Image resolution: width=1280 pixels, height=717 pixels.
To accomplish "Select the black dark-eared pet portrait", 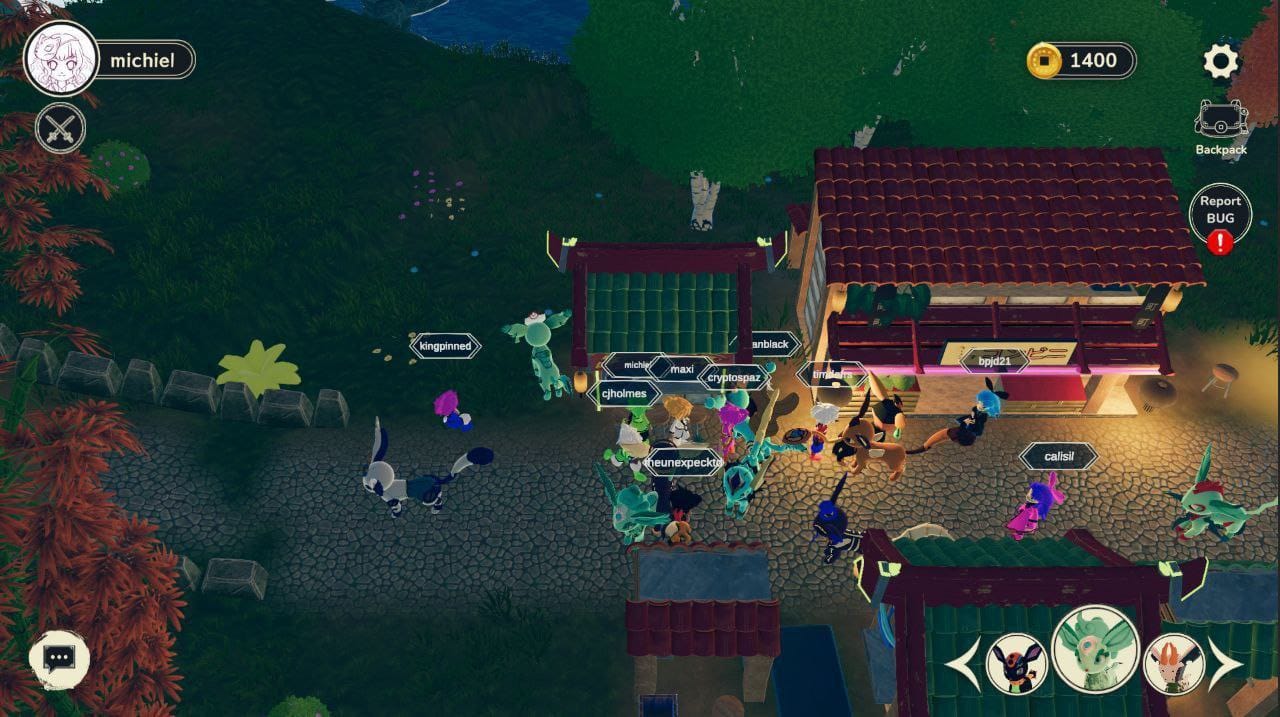I will tap(1017, 665).
